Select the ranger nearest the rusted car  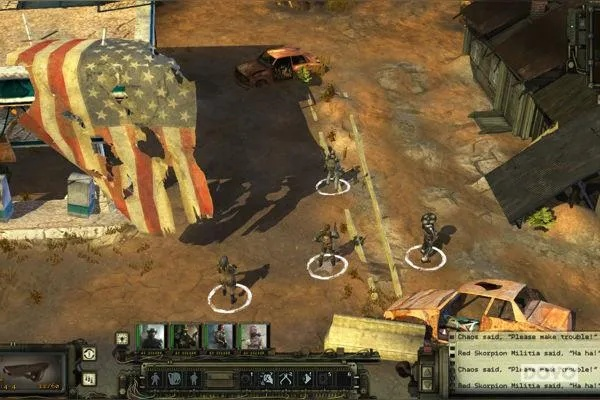[427, 238]
